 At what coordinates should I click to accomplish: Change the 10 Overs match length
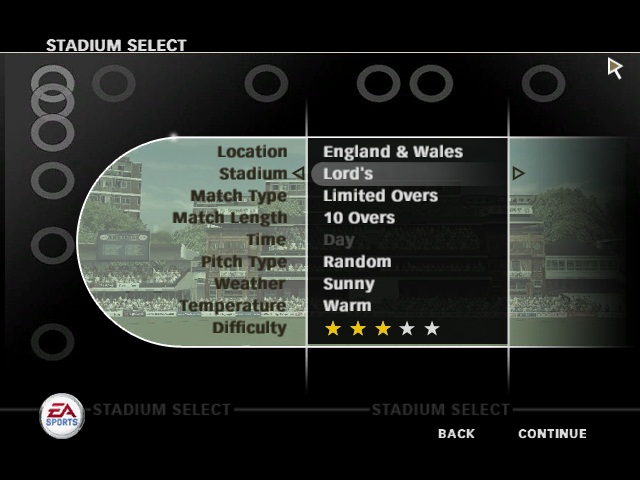[358, 218]
